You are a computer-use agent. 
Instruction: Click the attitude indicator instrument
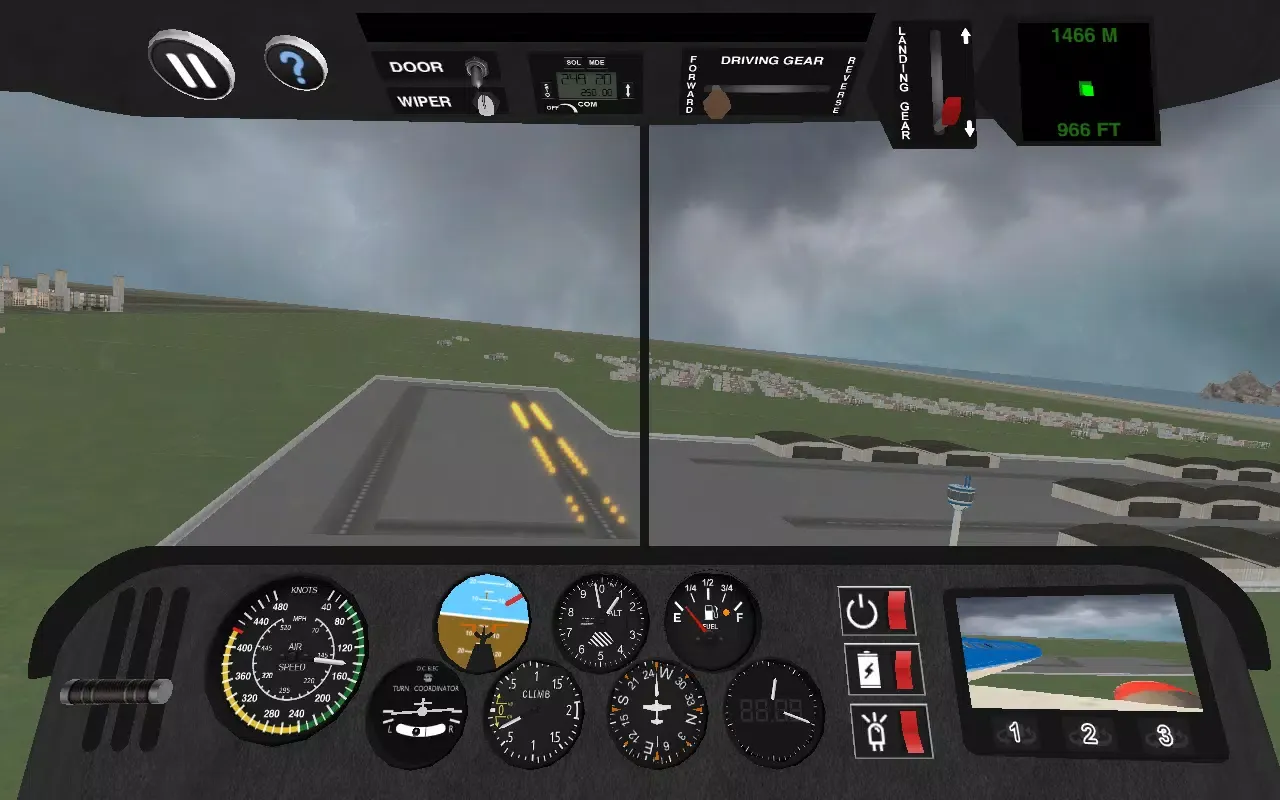pos(484,622)
